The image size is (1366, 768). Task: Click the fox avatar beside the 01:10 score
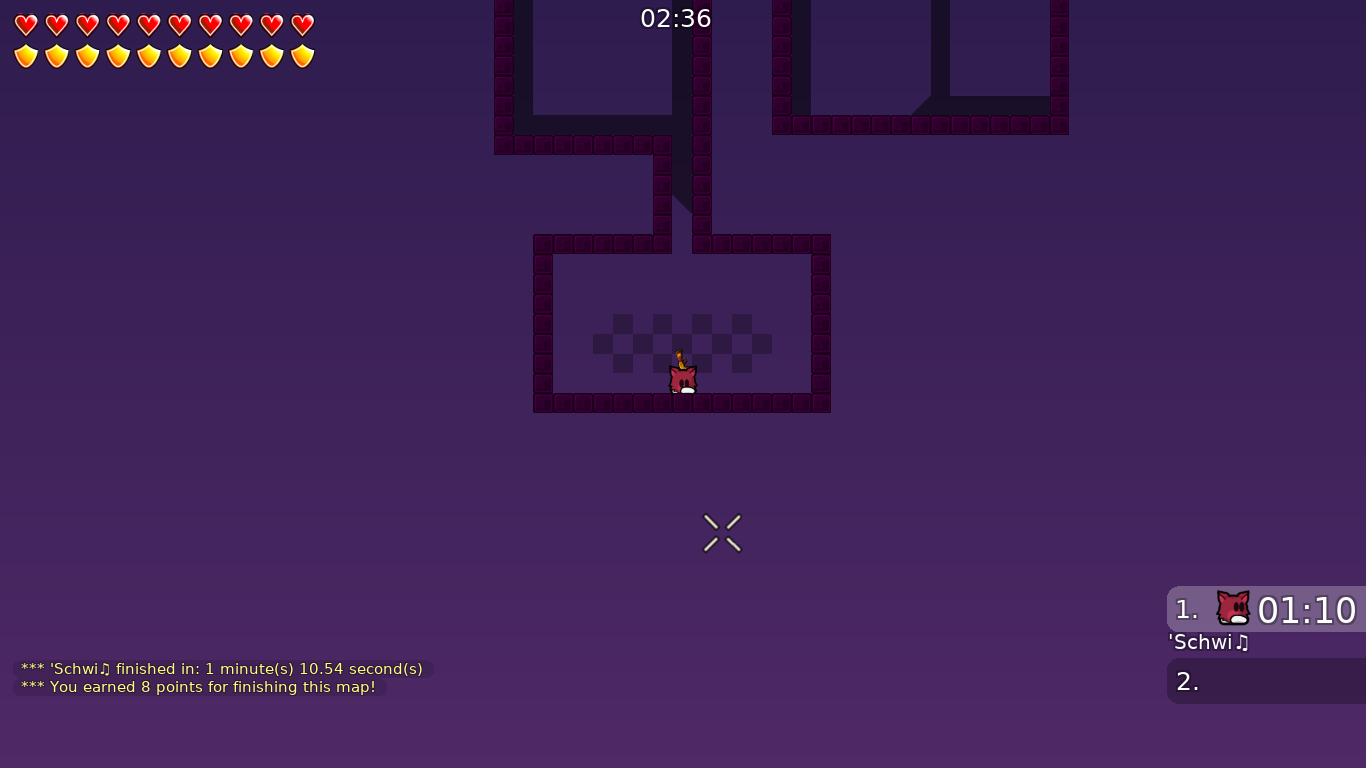click(1232, 608)
